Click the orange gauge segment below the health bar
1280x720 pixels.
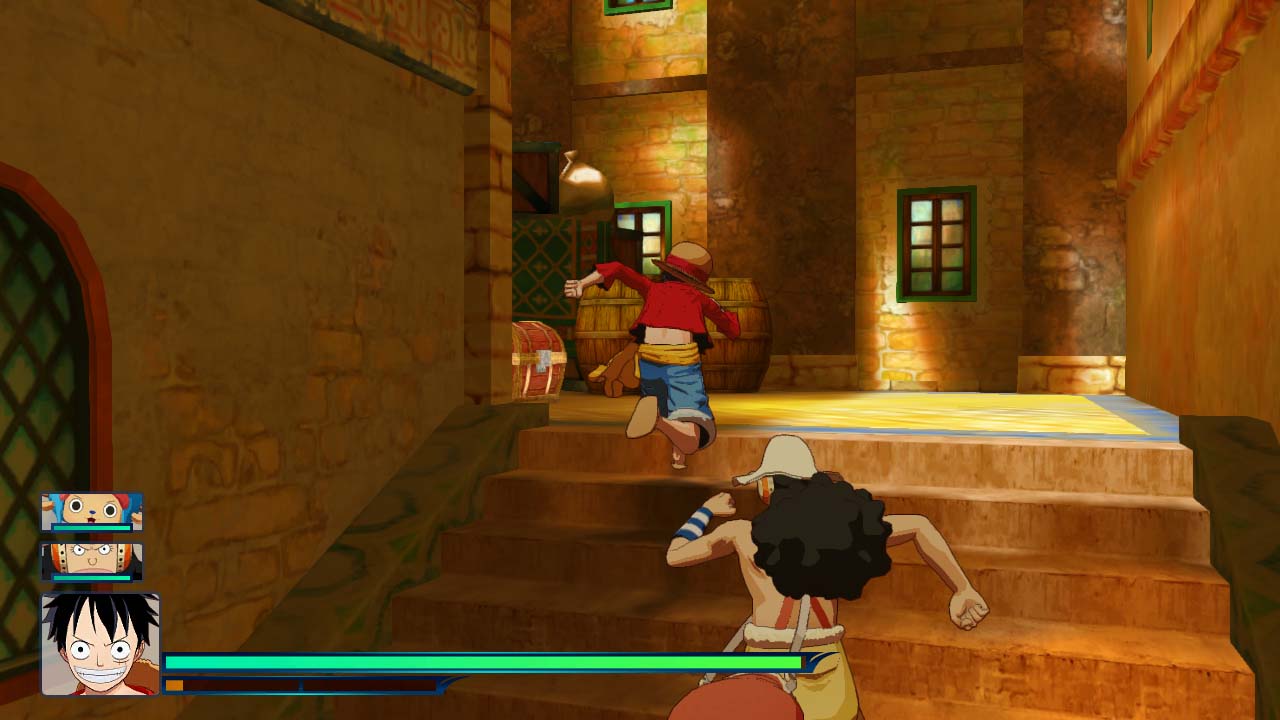pos(177,686)
